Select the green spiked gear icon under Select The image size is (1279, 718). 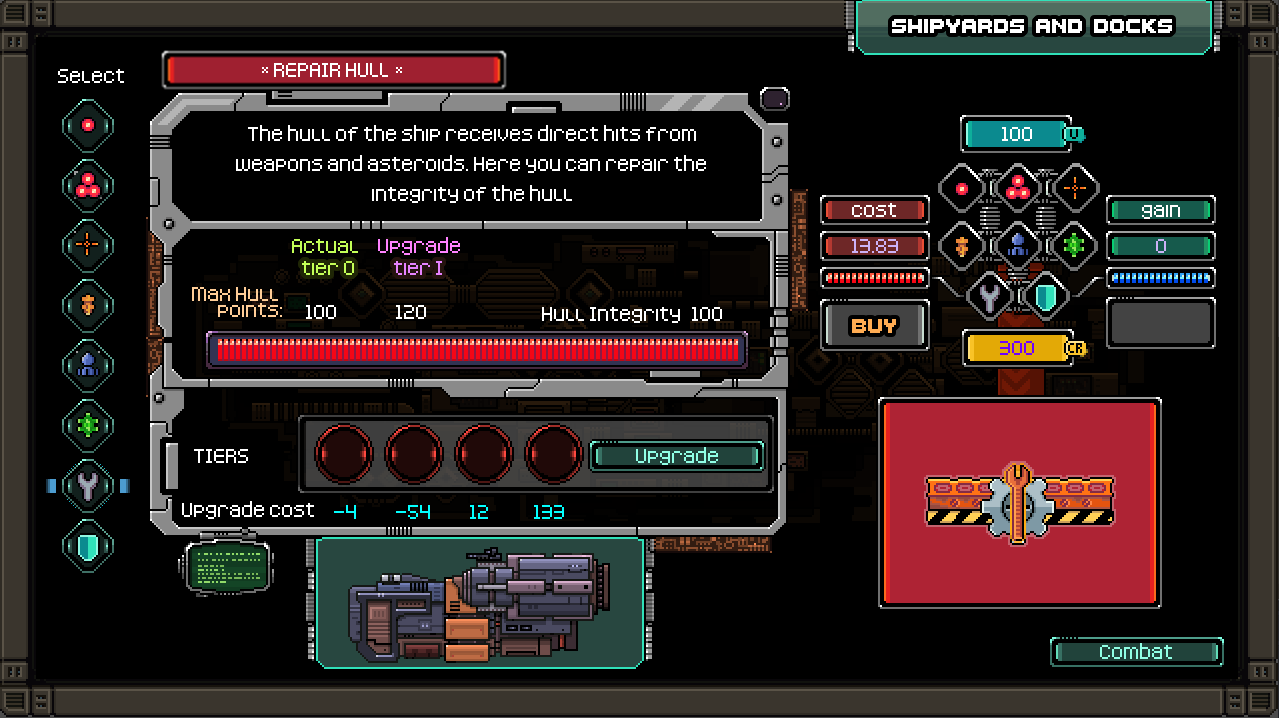(88, 425)
